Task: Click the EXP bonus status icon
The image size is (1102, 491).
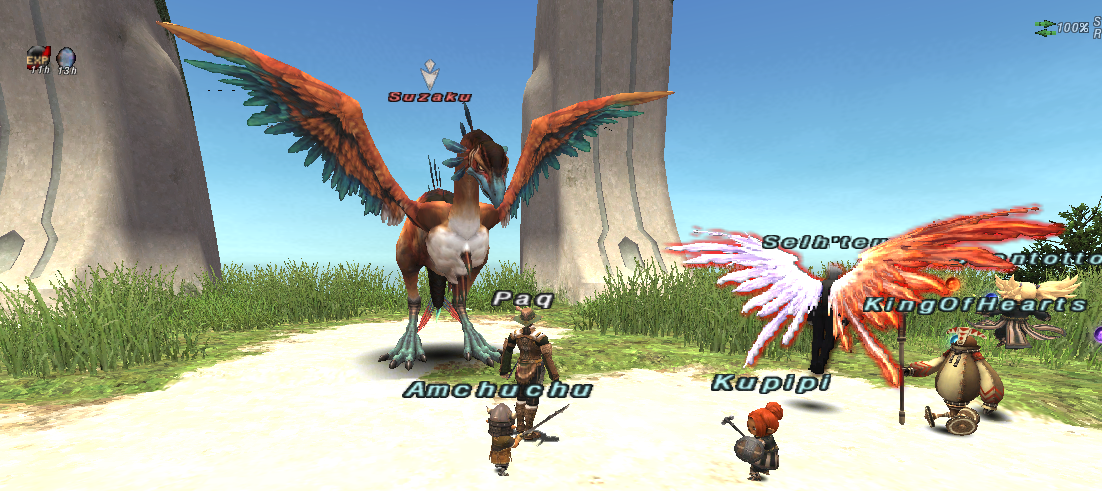Action: pos(38,57)
